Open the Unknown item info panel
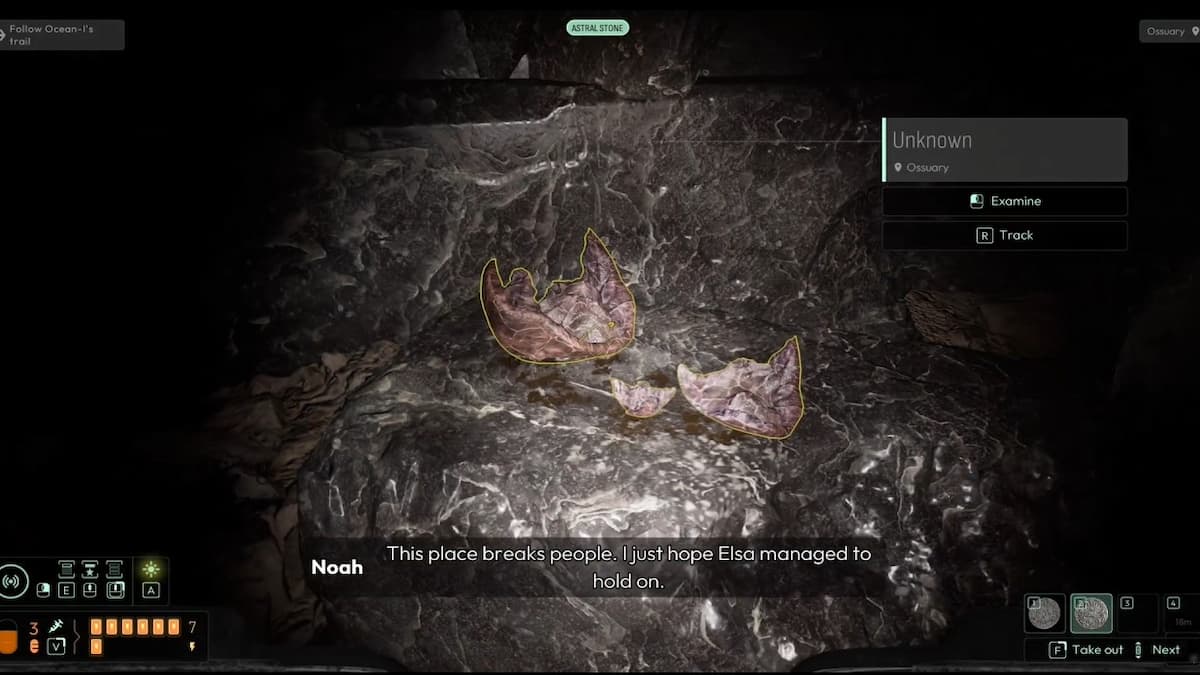The image size is (1200, 675). pos(1005,149)
